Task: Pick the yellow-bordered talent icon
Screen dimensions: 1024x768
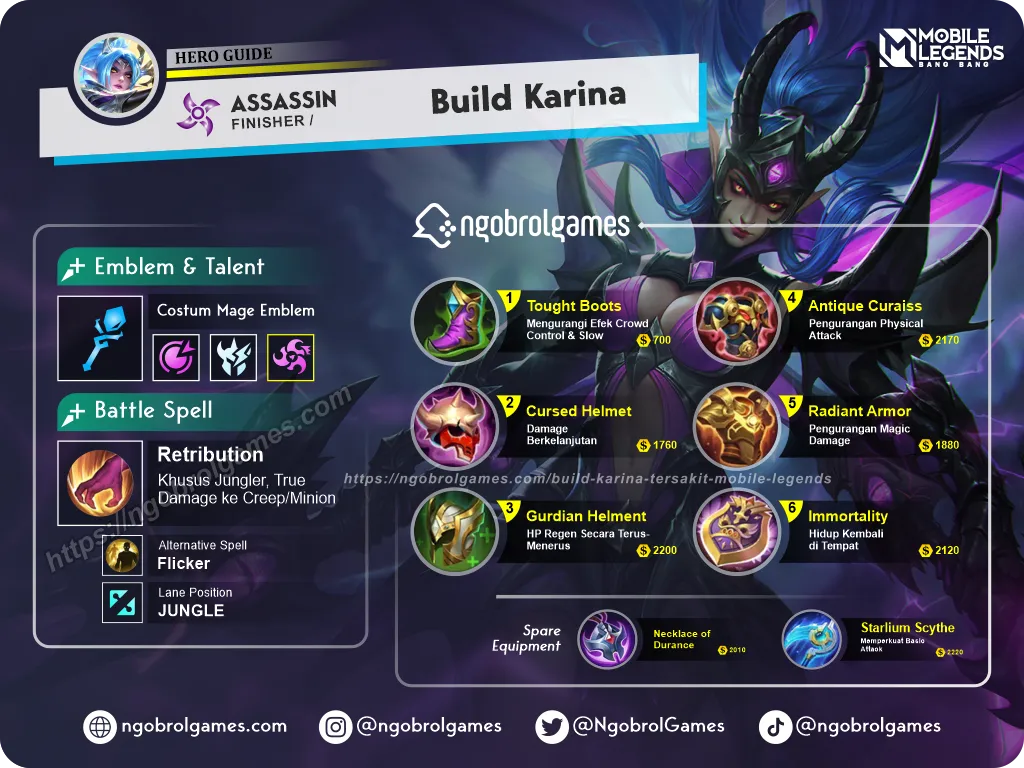Action: pyautogui.click(x=291, y=357)
